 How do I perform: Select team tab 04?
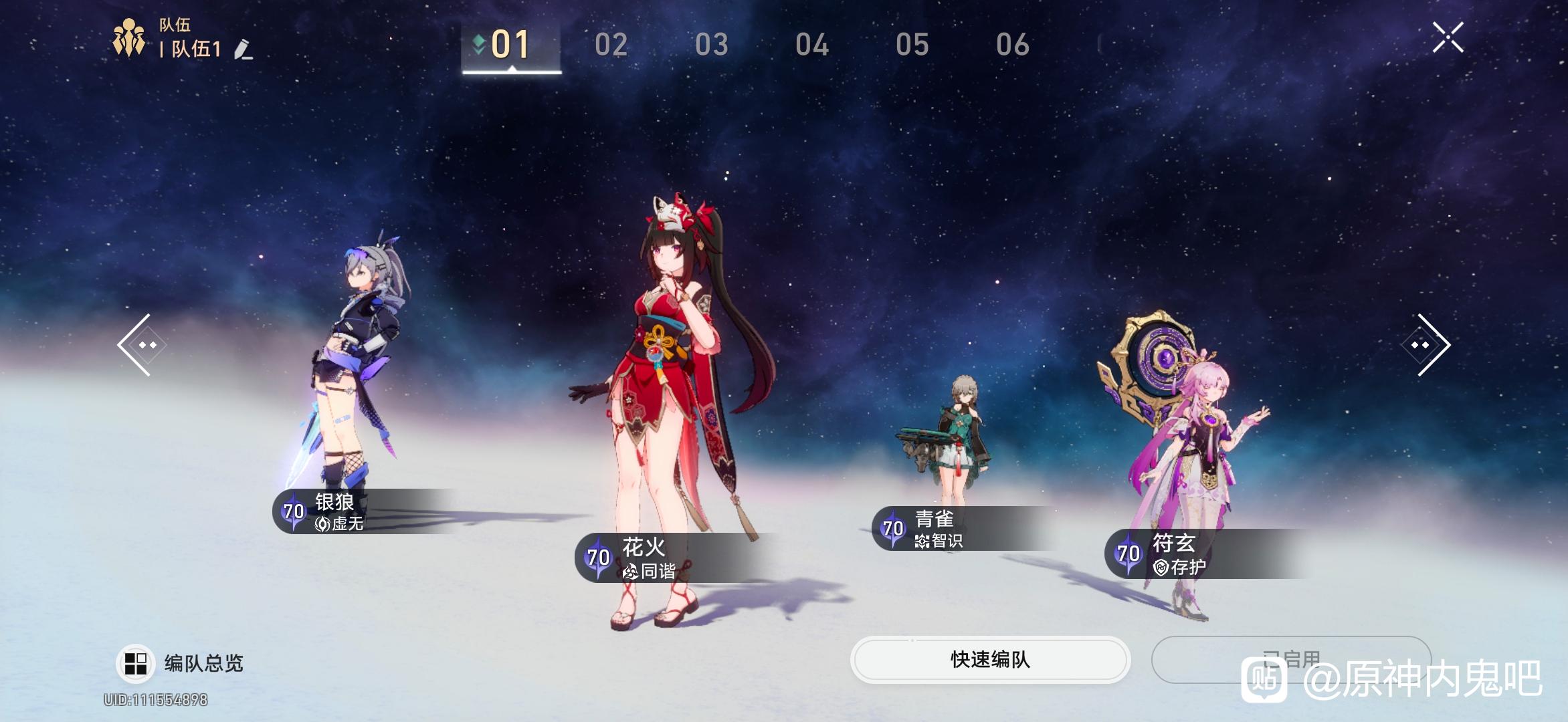tap(811, 45)
